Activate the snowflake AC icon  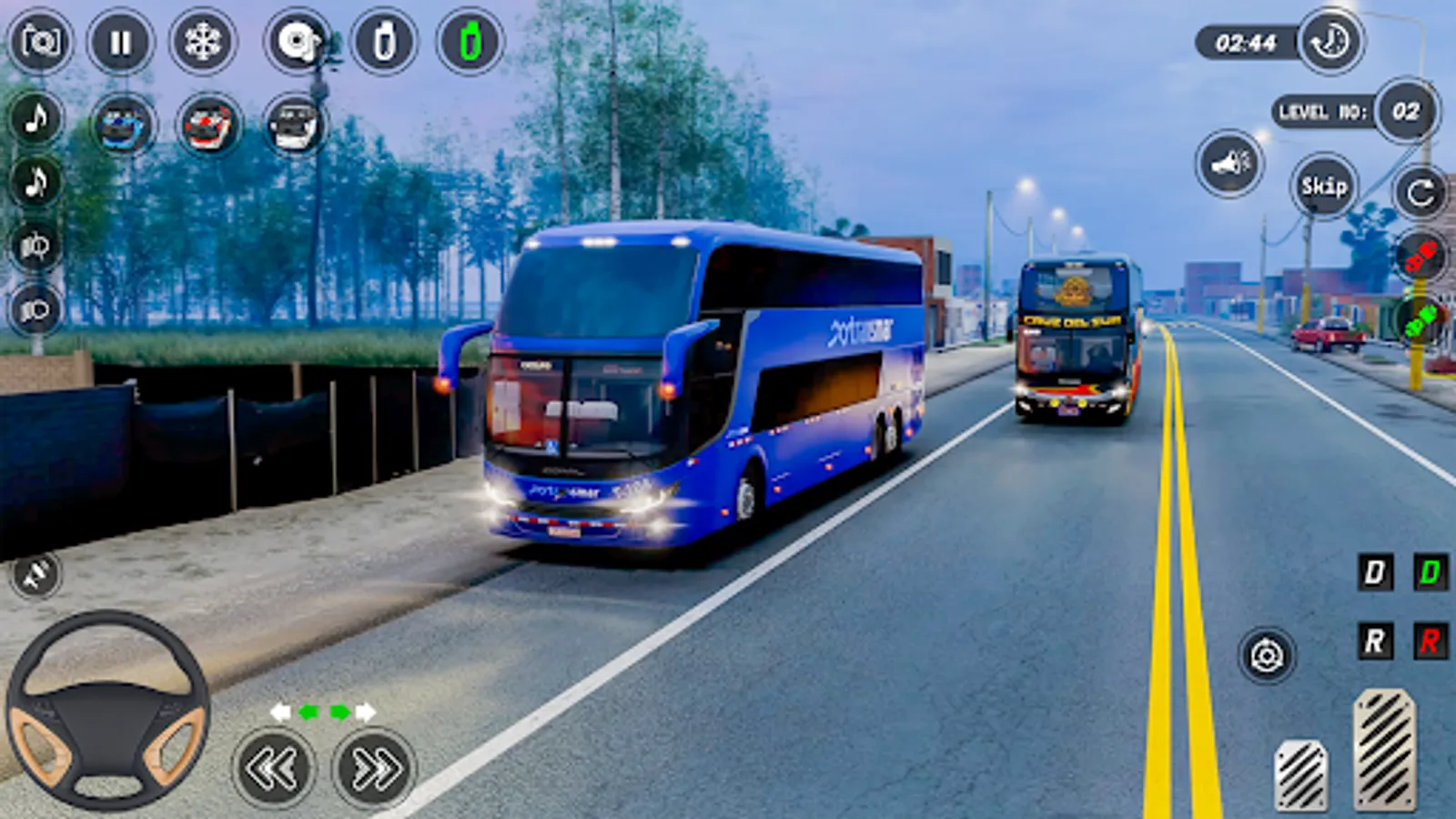pos(202,43)
